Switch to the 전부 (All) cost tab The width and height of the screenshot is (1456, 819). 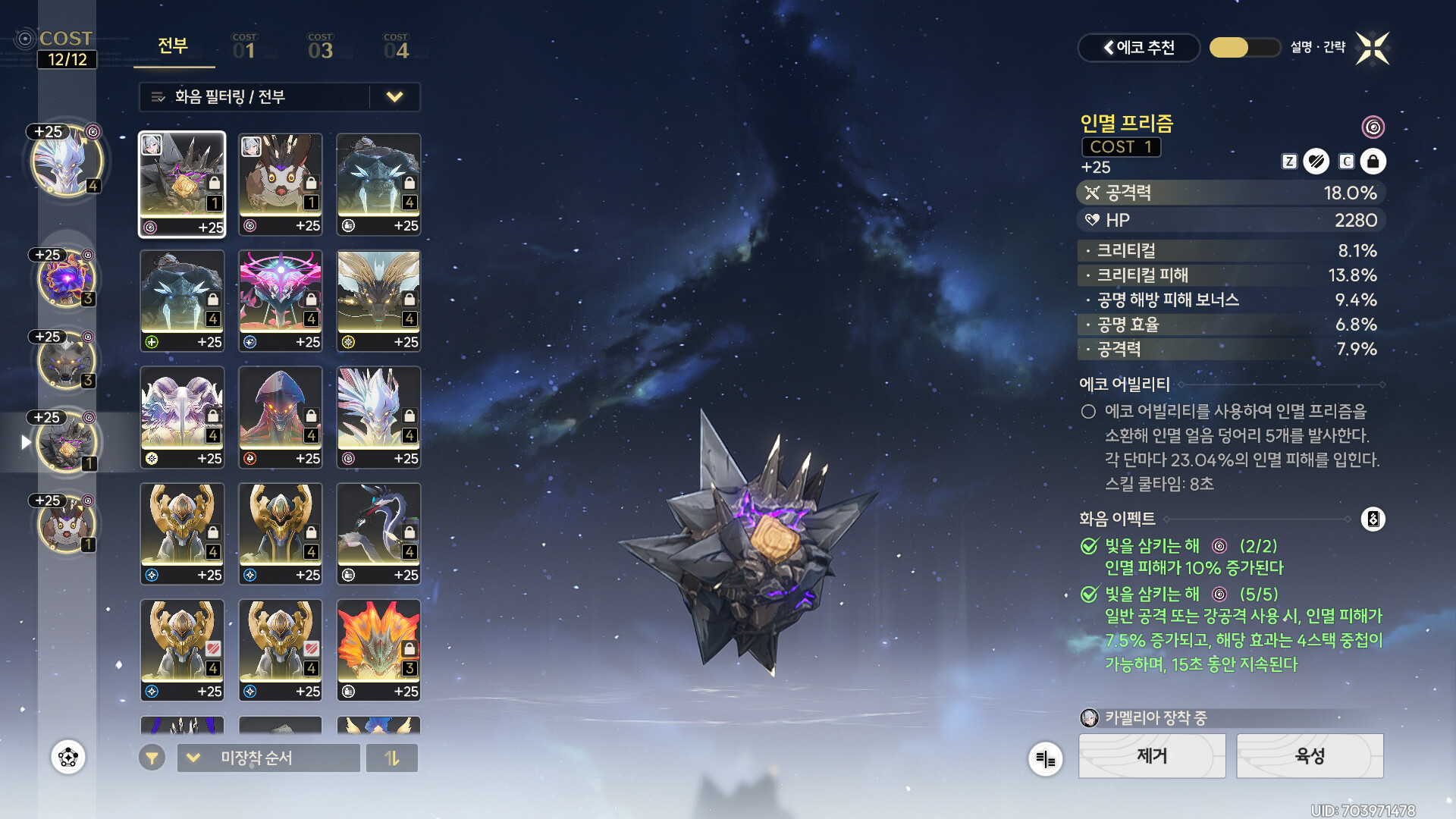(173, 46)
